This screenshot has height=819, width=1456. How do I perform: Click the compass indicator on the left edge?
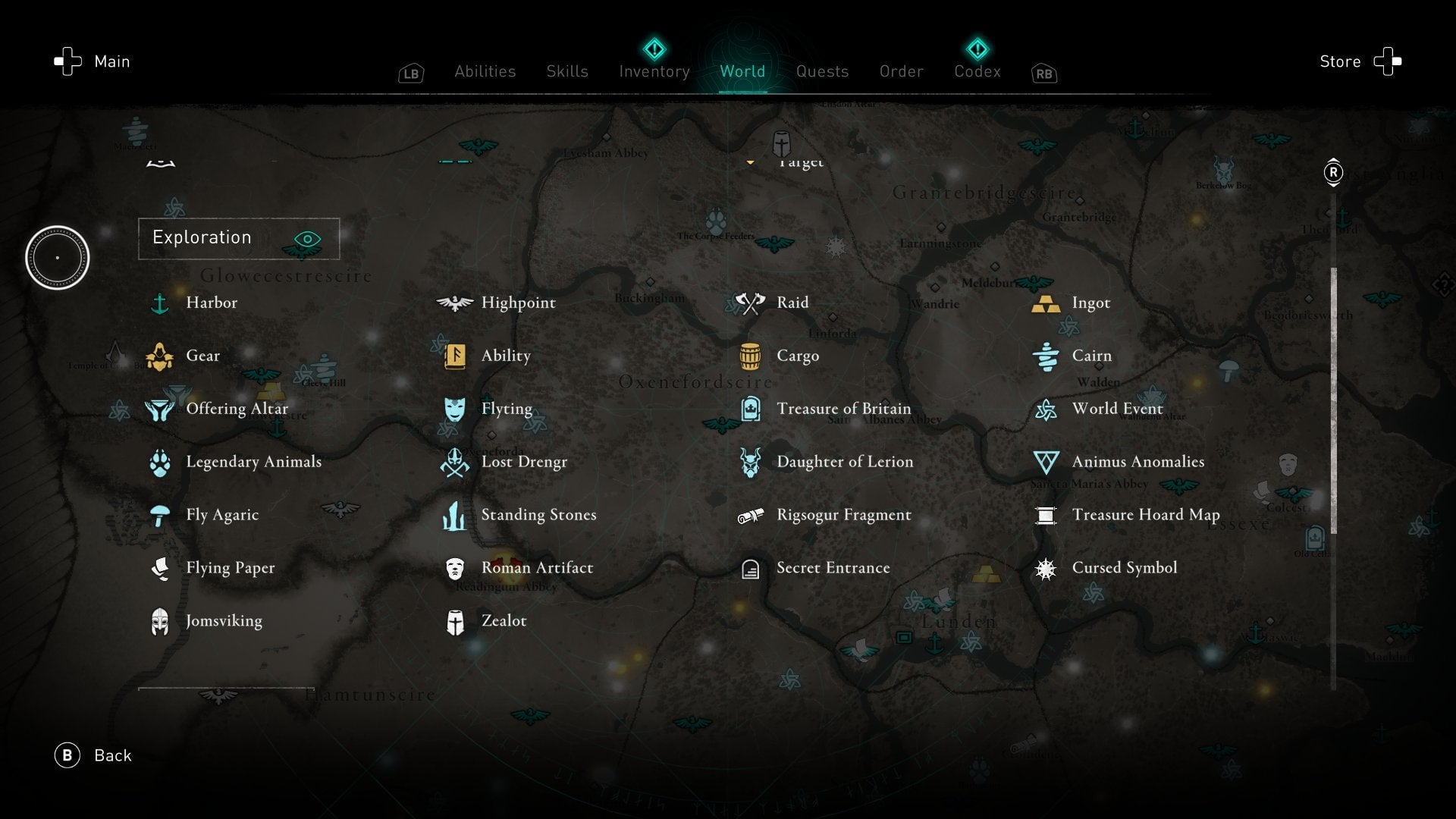pos(58,258)
